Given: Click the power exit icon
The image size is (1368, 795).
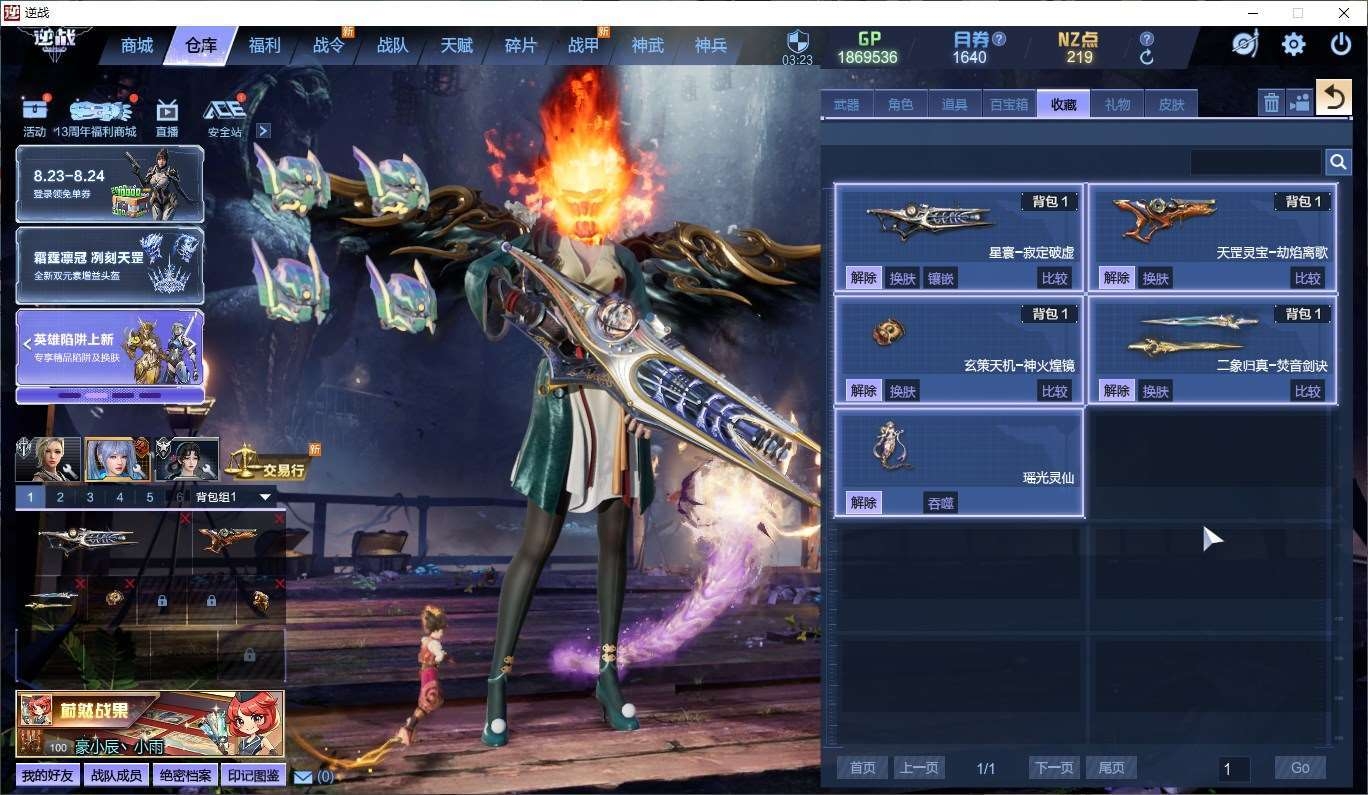Looking at the screenshot, I should [x=1340, y=45].
